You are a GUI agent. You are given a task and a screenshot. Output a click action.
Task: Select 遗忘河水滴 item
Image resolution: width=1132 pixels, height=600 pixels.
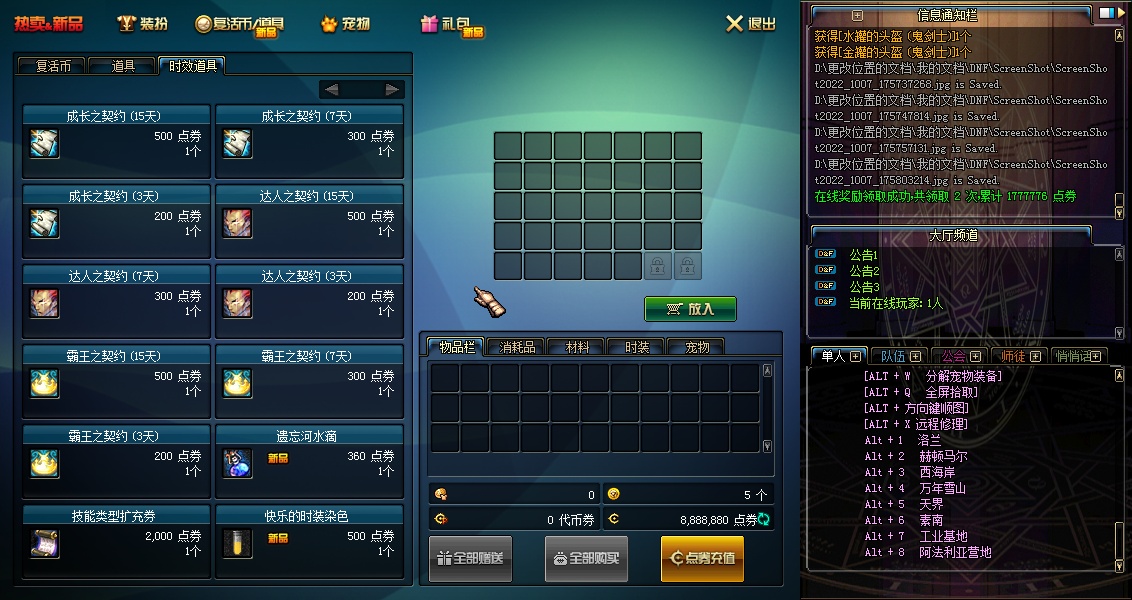point(309,461)
